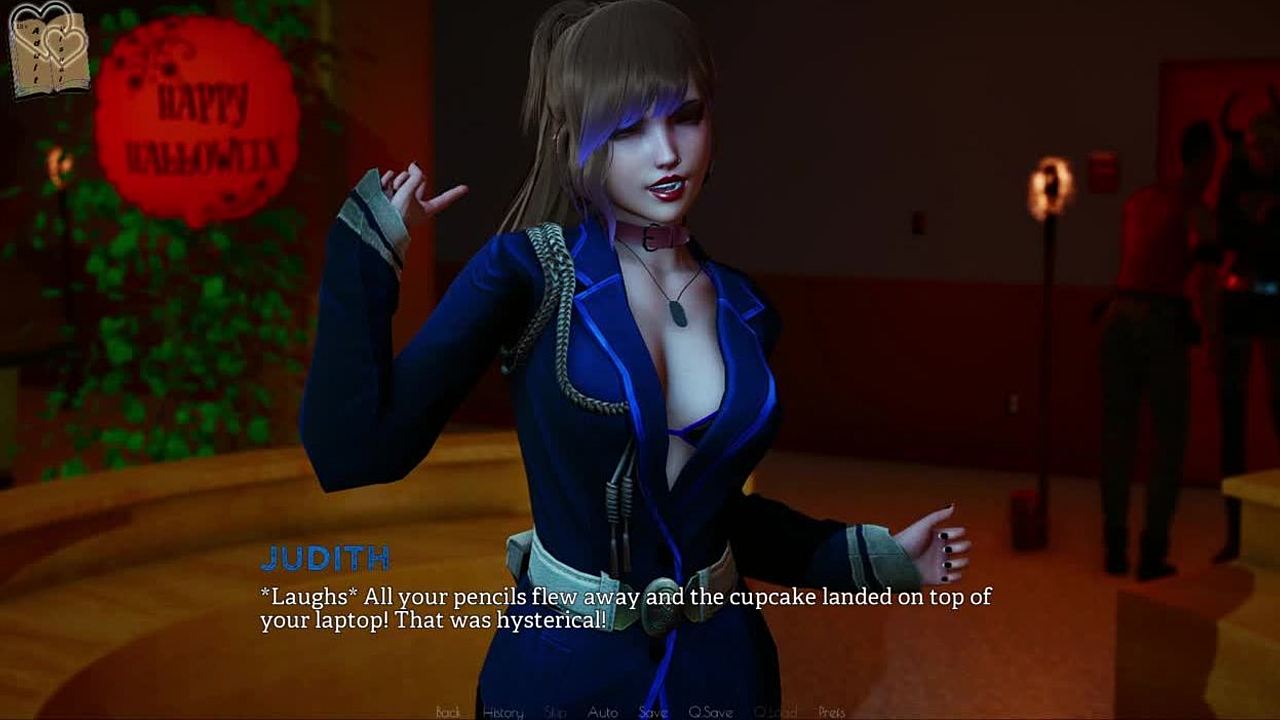Image resolution: width=1280 pixels, height=720 pixels.
Task: Click Q.Save to quick save
Action: click(x=710, y=712)
